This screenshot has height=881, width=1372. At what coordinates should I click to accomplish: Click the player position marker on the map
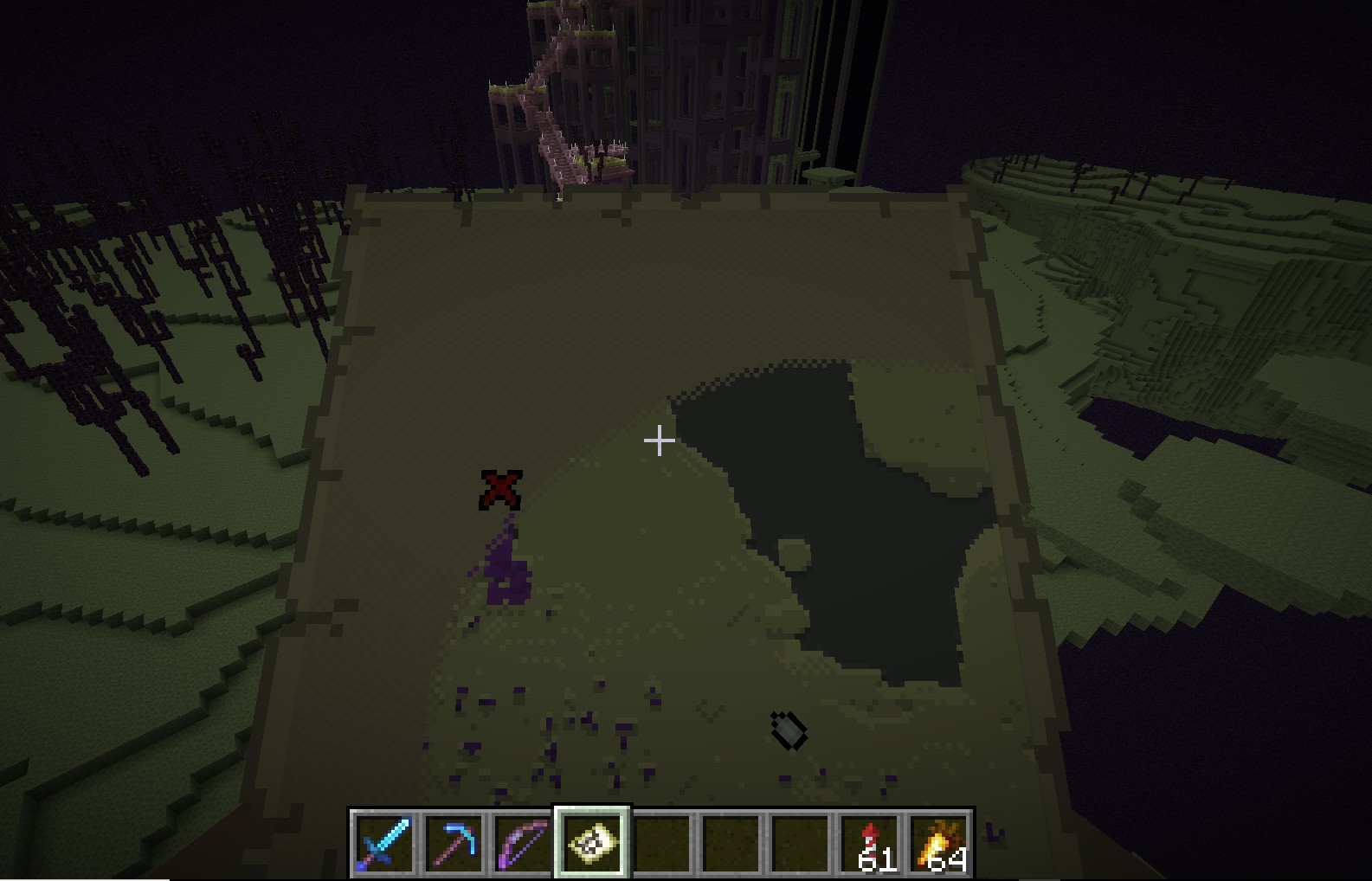(x=789, y=730)
